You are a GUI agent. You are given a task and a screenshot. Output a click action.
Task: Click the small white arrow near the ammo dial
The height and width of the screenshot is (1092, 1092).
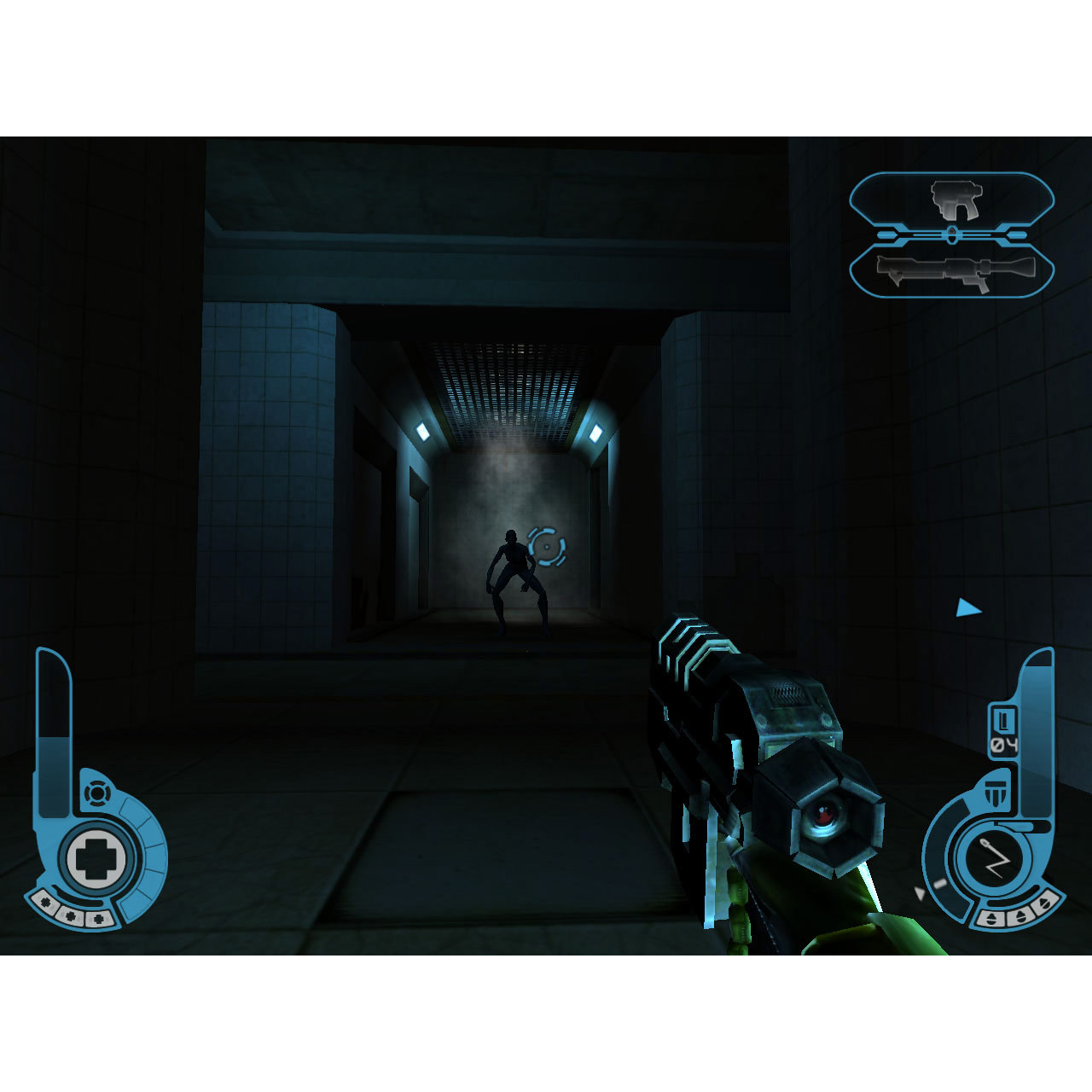[920, 892]
